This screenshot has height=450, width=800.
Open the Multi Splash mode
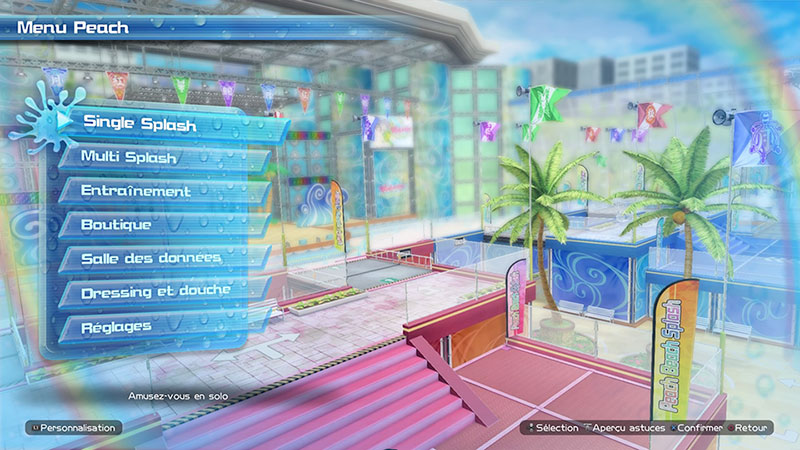click(x=130, y=157)
